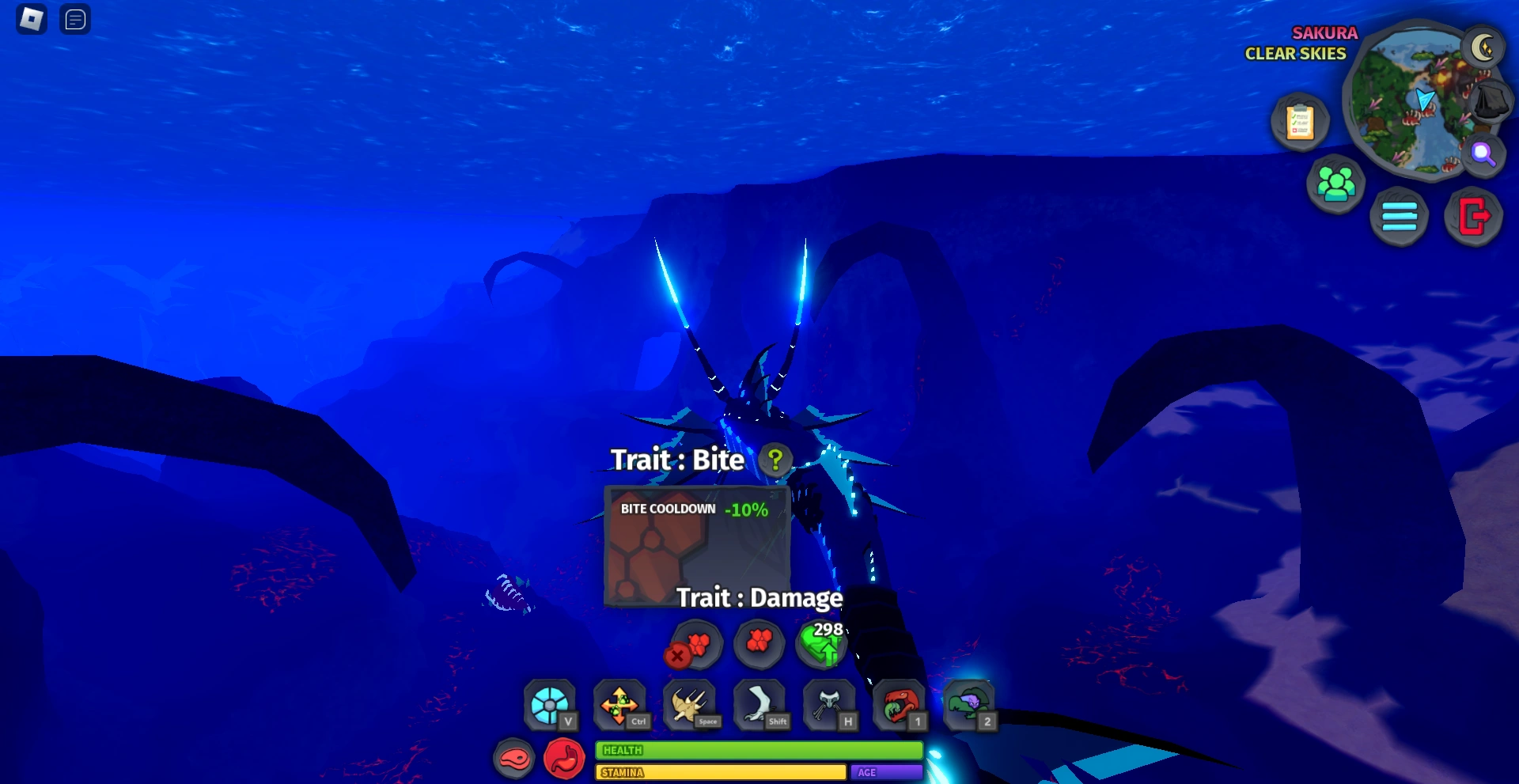Viewport: 1519px width, 784px height.
Task: Open the search magnifier under the minimap
Action: pyautogui.click(x=1486, y=156)
